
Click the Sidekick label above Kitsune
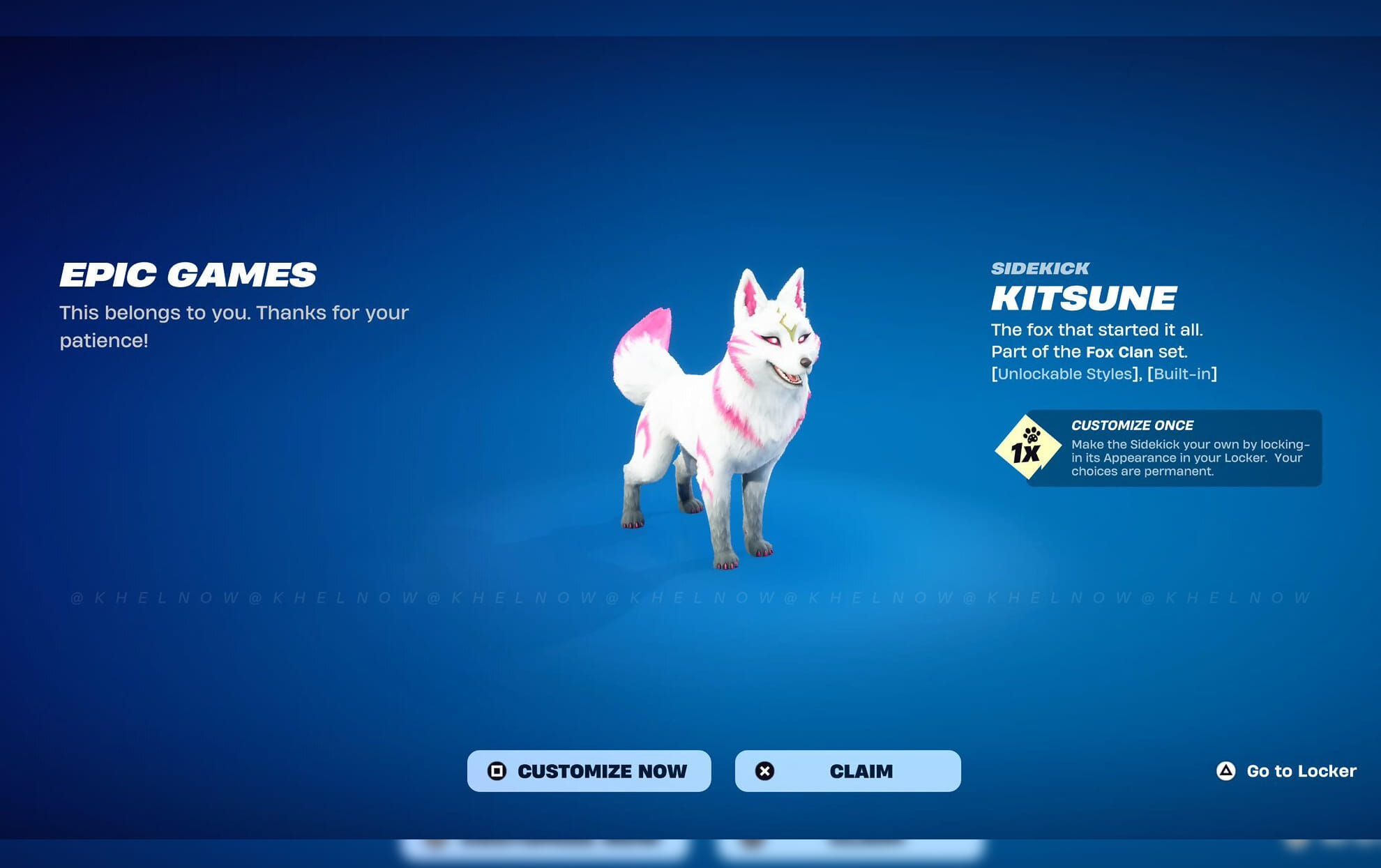pyautogui.click(x=1041, y=268)
